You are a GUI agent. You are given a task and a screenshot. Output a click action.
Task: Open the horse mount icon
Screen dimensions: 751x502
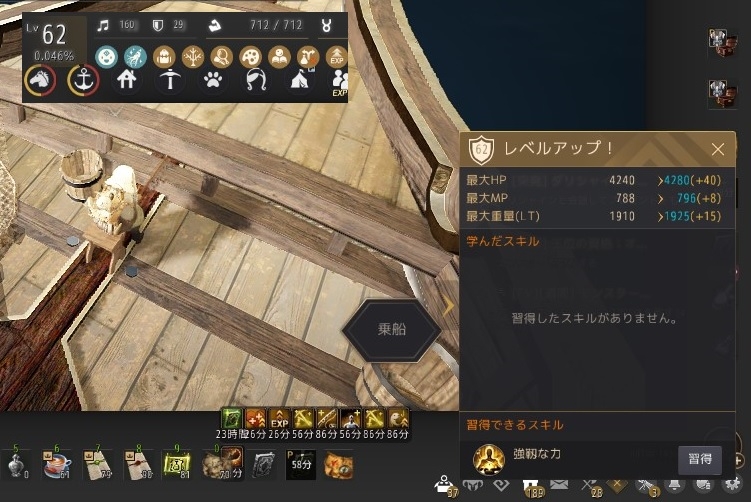coord(41,80)
